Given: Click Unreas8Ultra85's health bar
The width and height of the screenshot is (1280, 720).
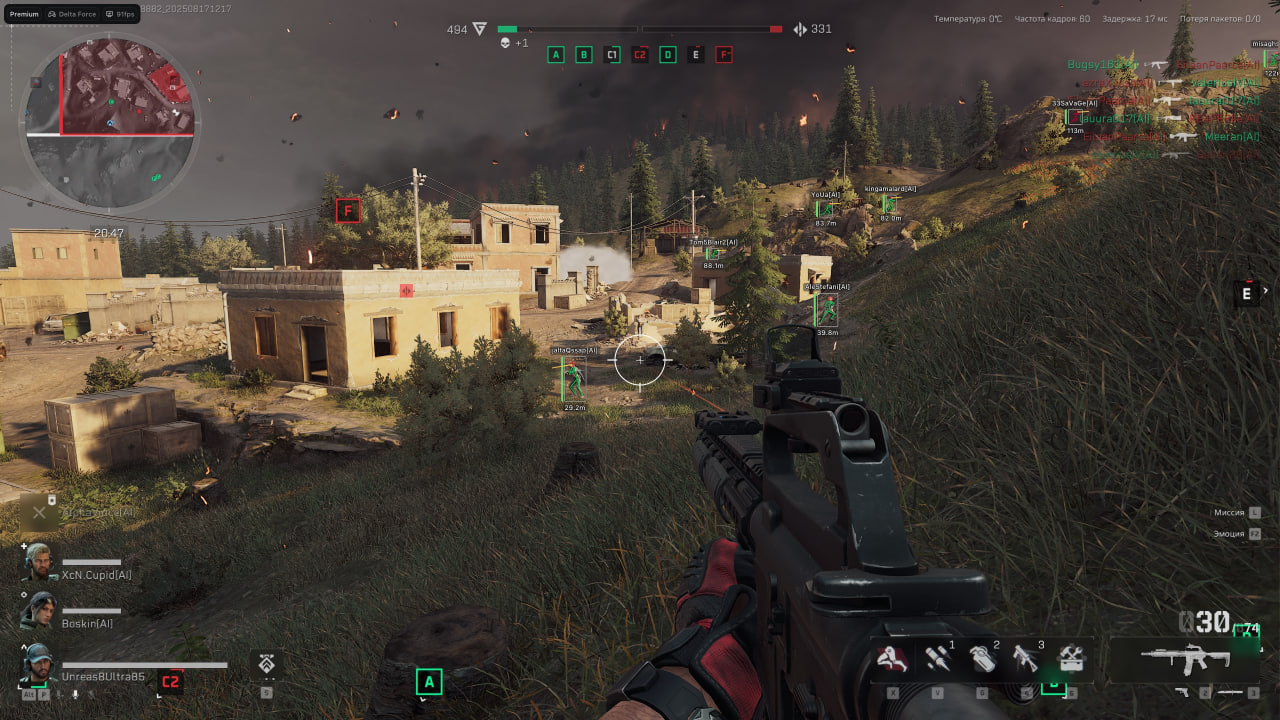Looking at the screenshot, I should [x=144, y=664].
